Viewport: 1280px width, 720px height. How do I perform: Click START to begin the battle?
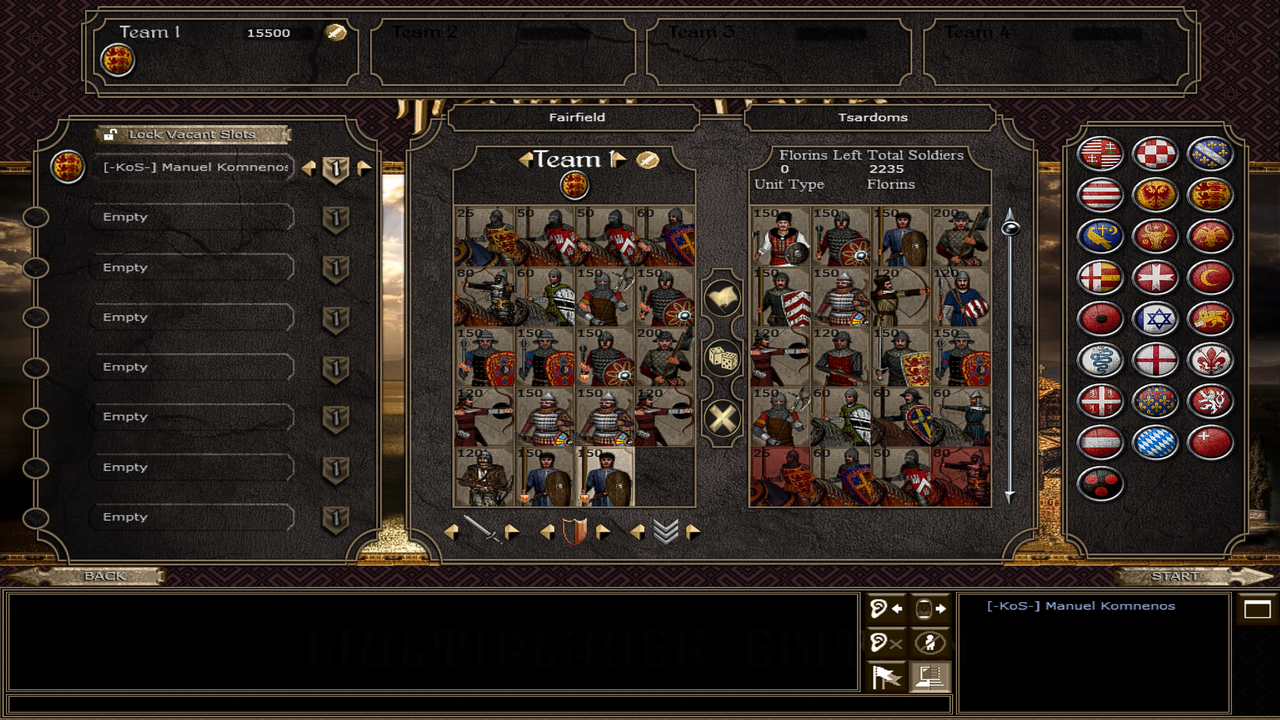[1176, 576]
